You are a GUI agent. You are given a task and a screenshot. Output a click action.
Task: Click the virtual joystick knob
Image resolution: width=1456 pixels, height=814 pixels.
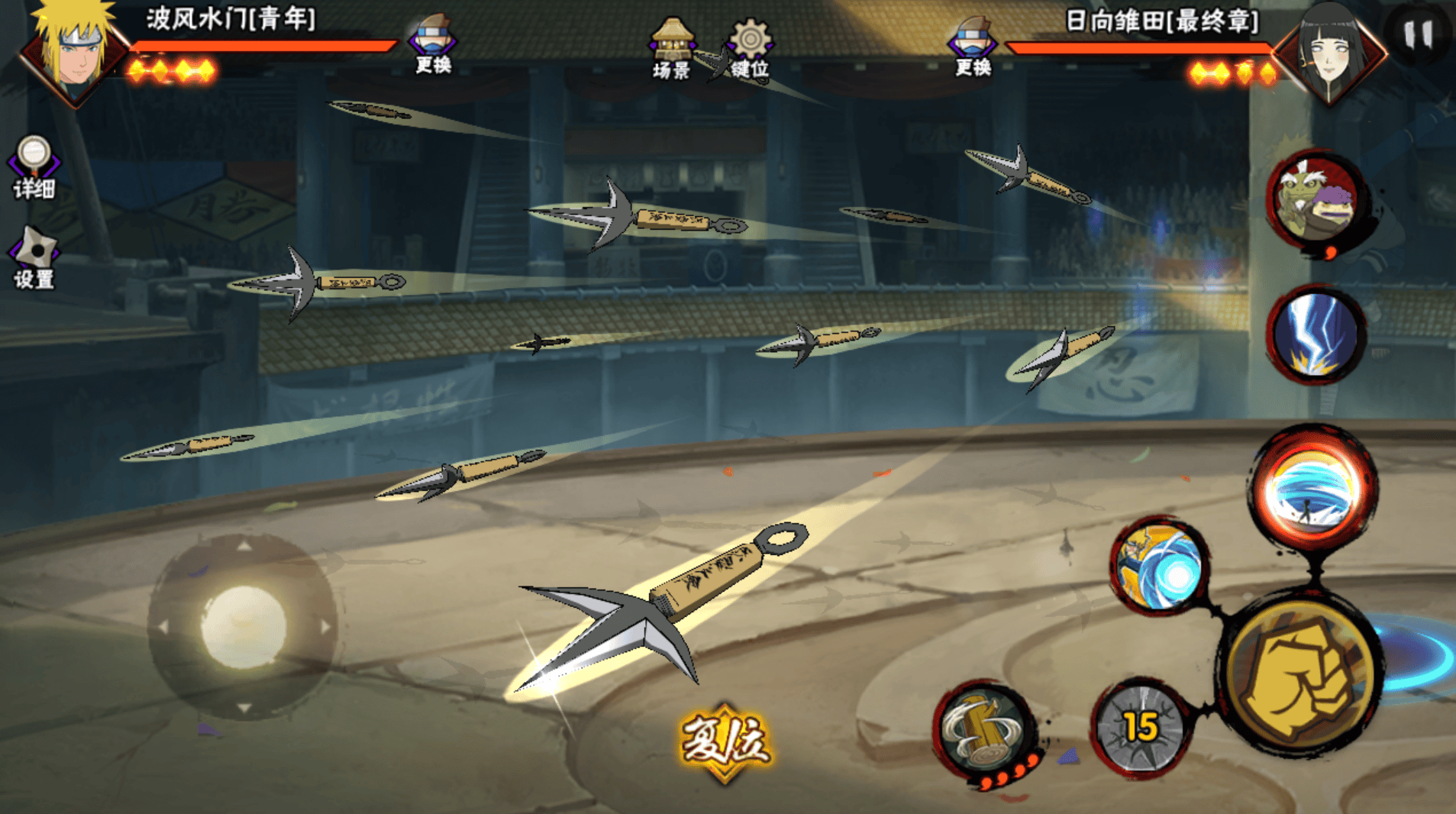244,627
